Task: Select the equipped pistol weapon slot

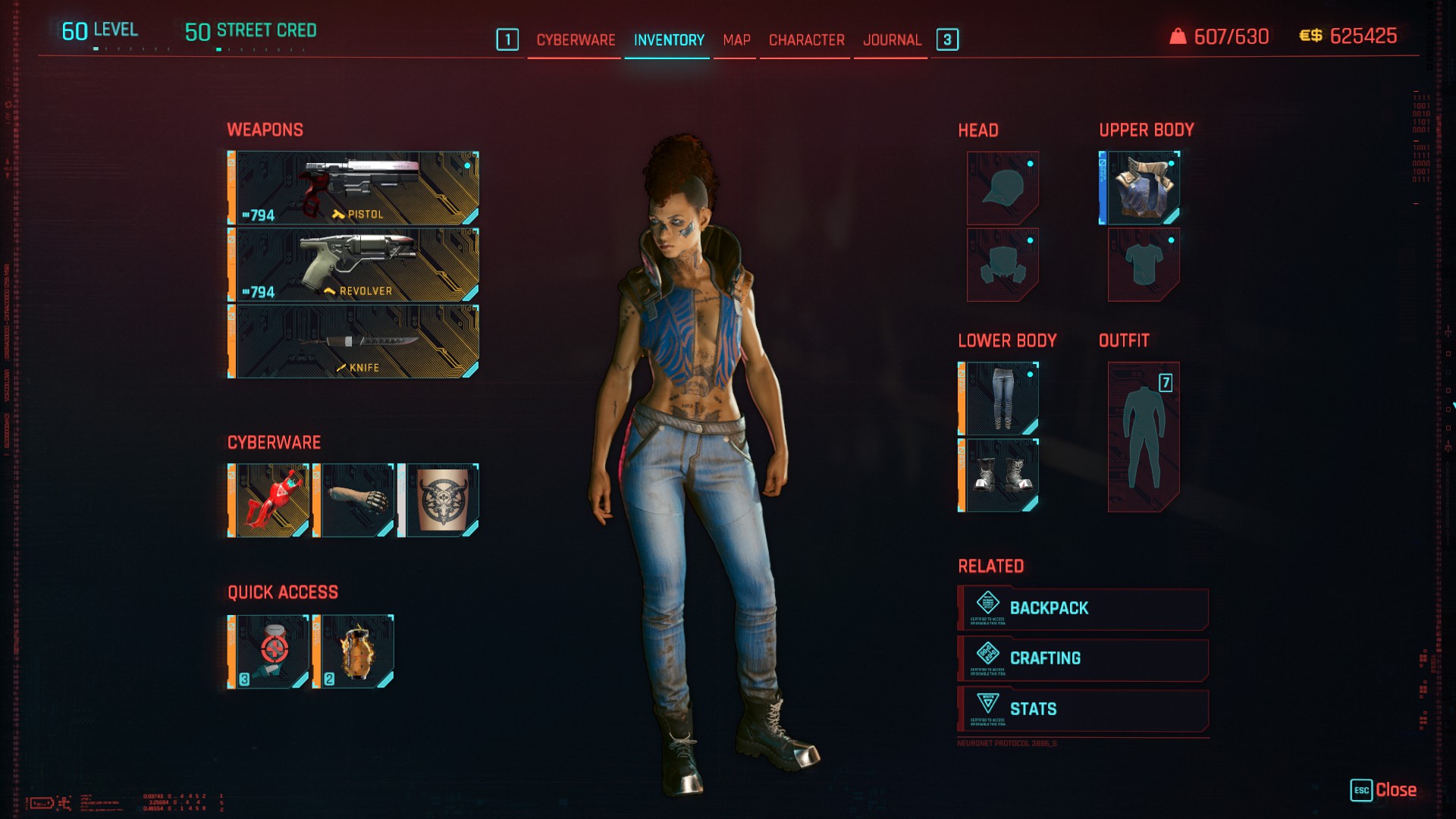Action: coord(354,188)
